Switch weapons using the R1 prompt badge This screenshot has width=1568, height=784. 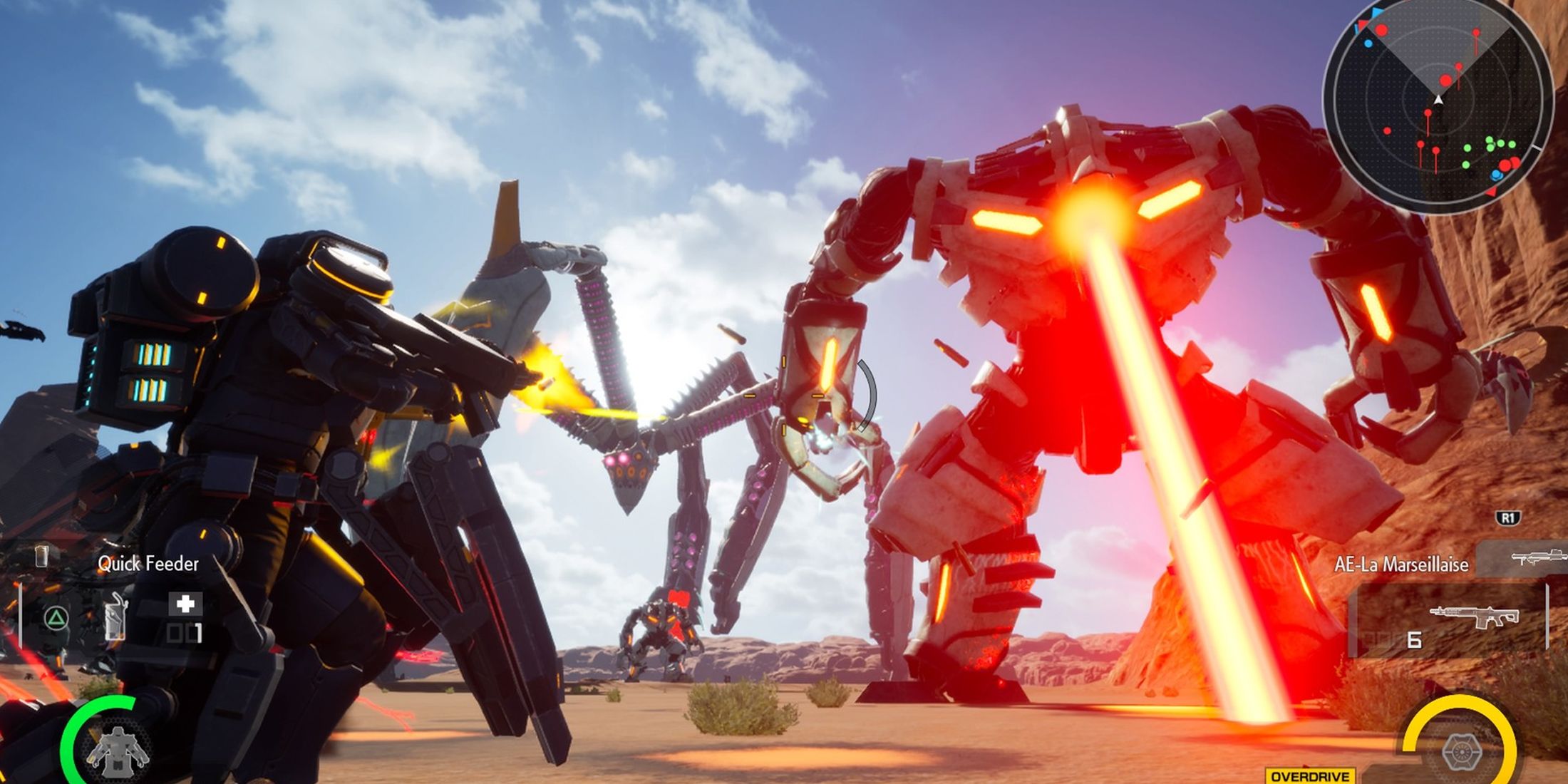click(1510, 517)
